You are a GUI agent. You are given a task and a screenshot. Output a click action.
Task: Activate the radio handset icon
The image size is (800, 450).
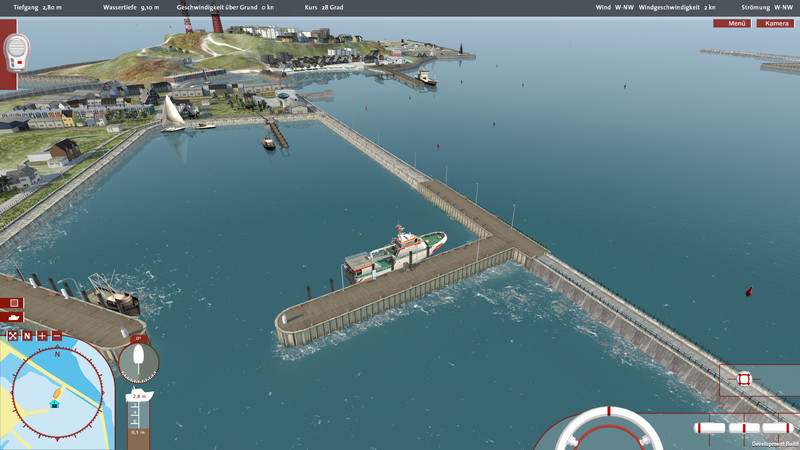pos(16,51)
